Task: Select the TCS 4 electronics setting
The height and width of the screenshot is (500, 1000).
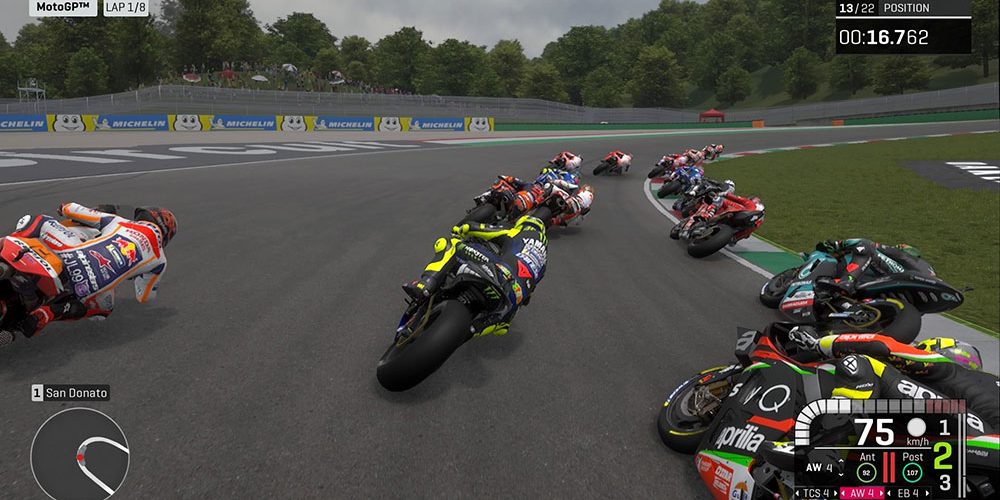Action: click(x=816, y=493)
